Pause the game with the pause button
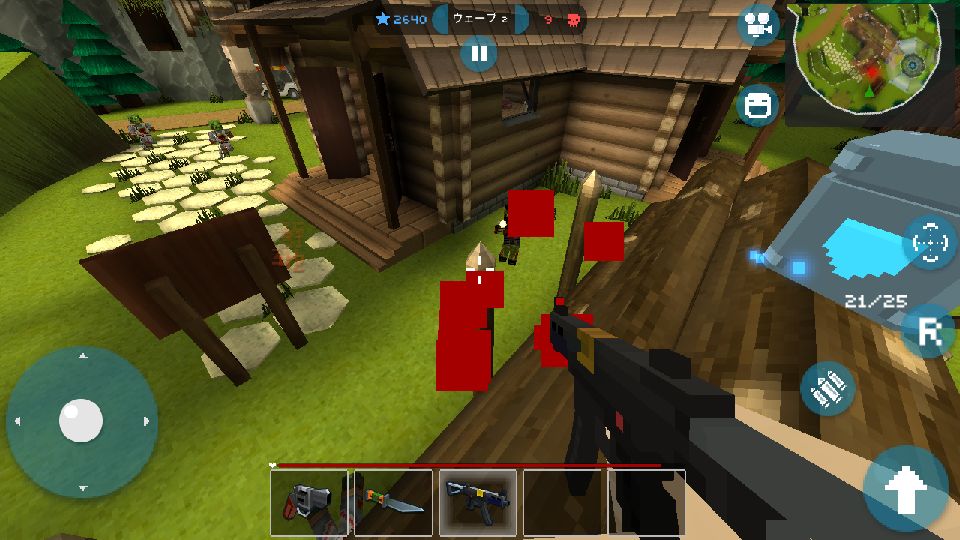 click(x=479, y=53)
